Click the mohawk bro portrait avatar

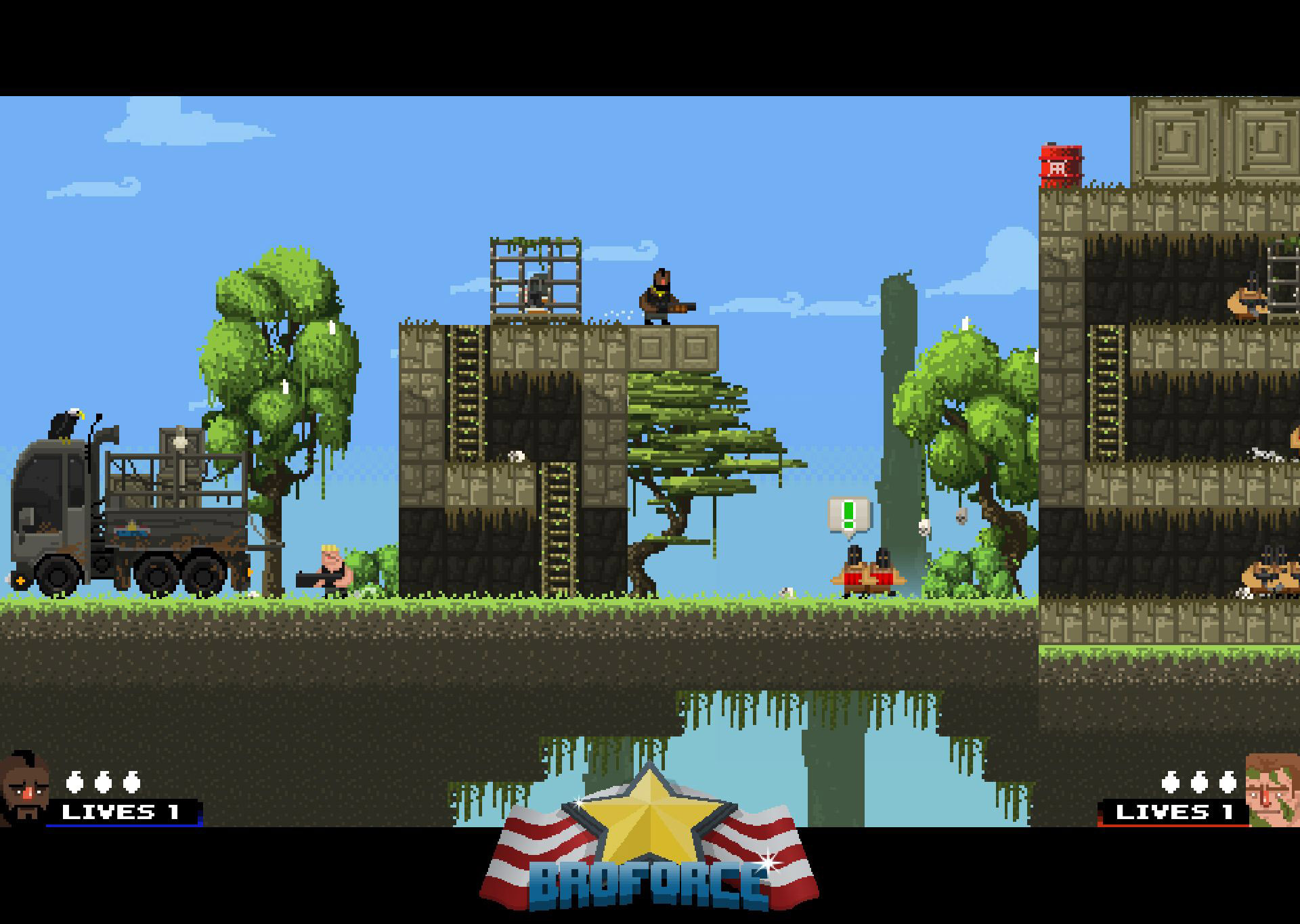(x=24, y=789)
